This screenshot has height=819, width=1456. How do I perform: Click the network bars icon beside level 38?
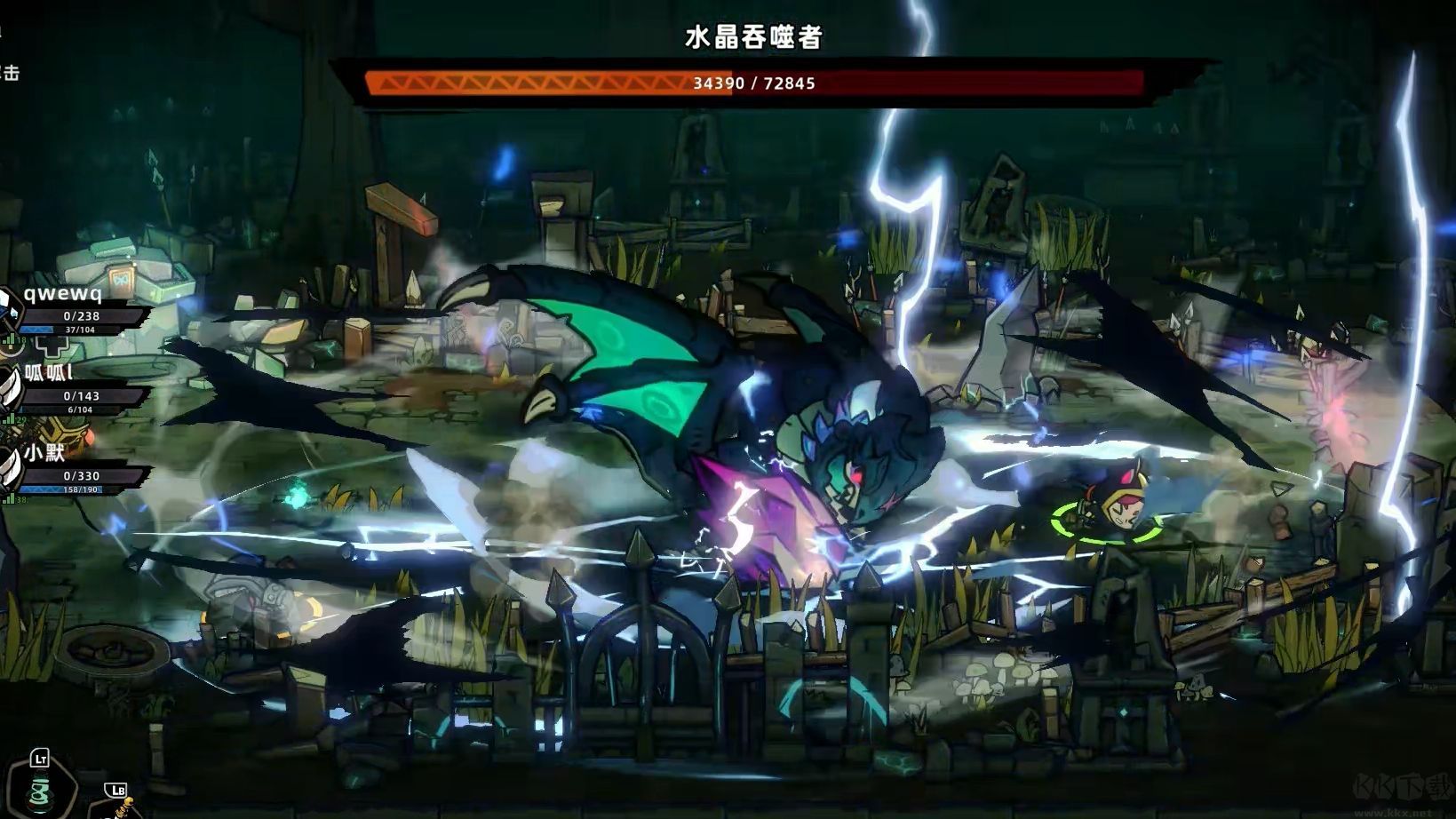pyautogui.click(x=7, y=499)
